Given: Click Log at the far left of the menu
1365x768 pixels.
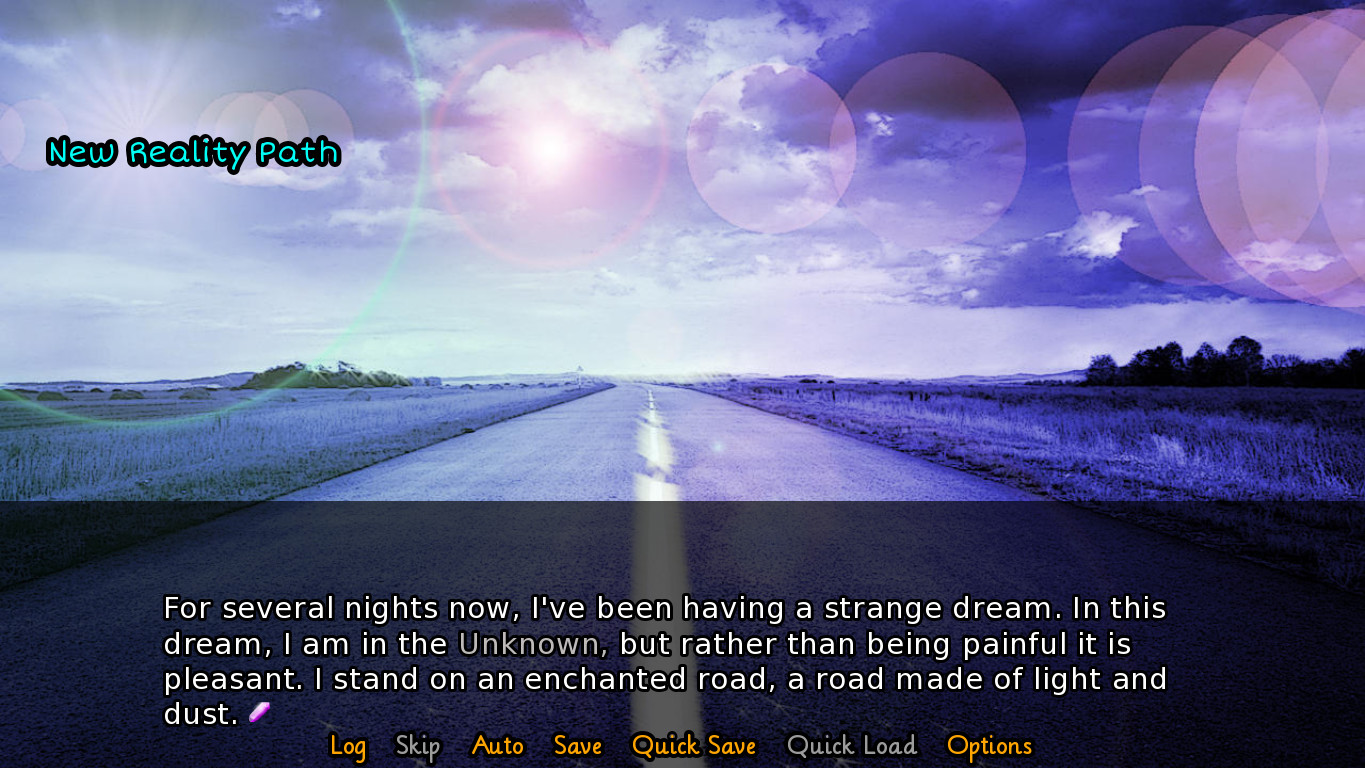Looking at the screenshot, I should click(348, 746).
